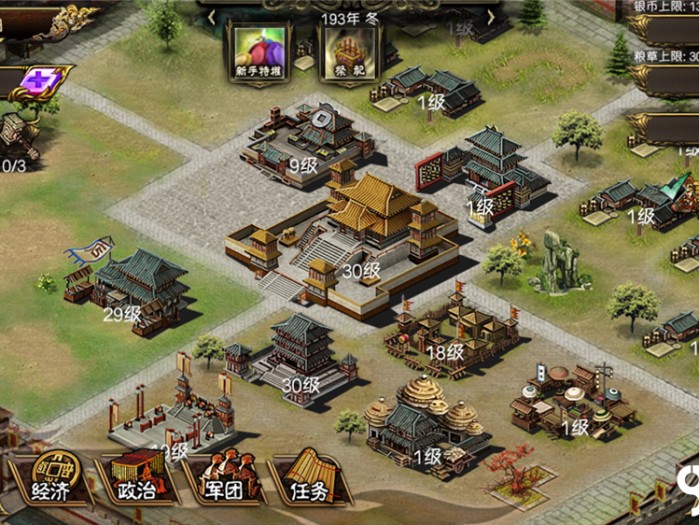The image size is (699, 525).
Task: Click the left arrow beside the date bar
Action: pos(212,17)
